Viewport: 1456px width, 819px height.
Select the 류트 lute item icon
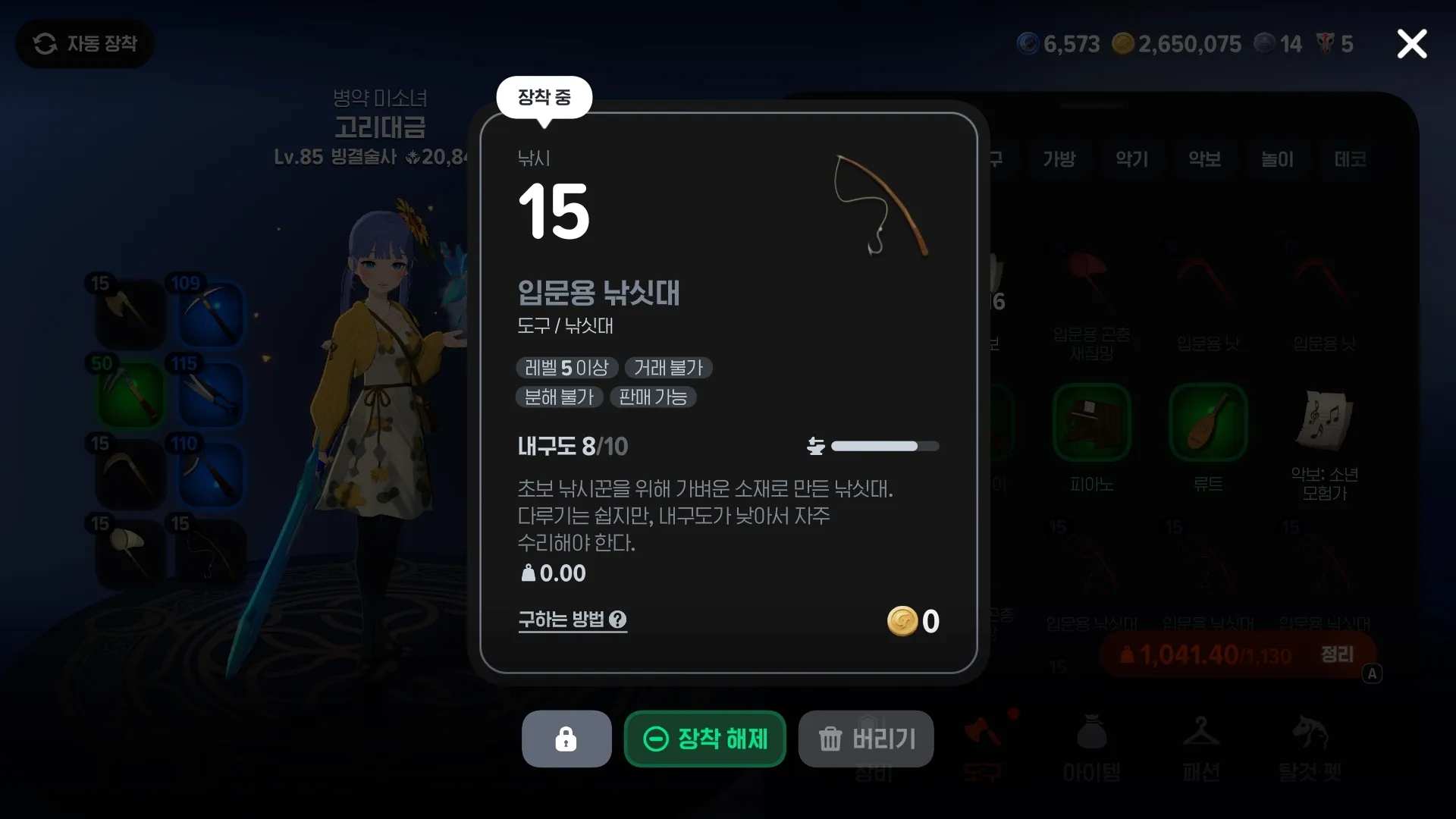click(x=1208, y=422)
